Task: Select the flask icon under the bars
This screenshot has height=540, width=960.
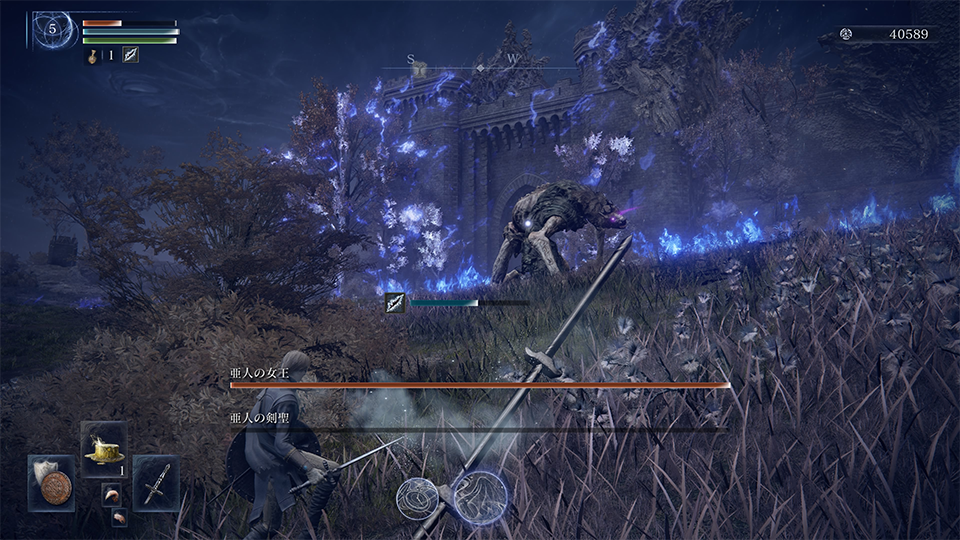Action: [x=91, y=55]
